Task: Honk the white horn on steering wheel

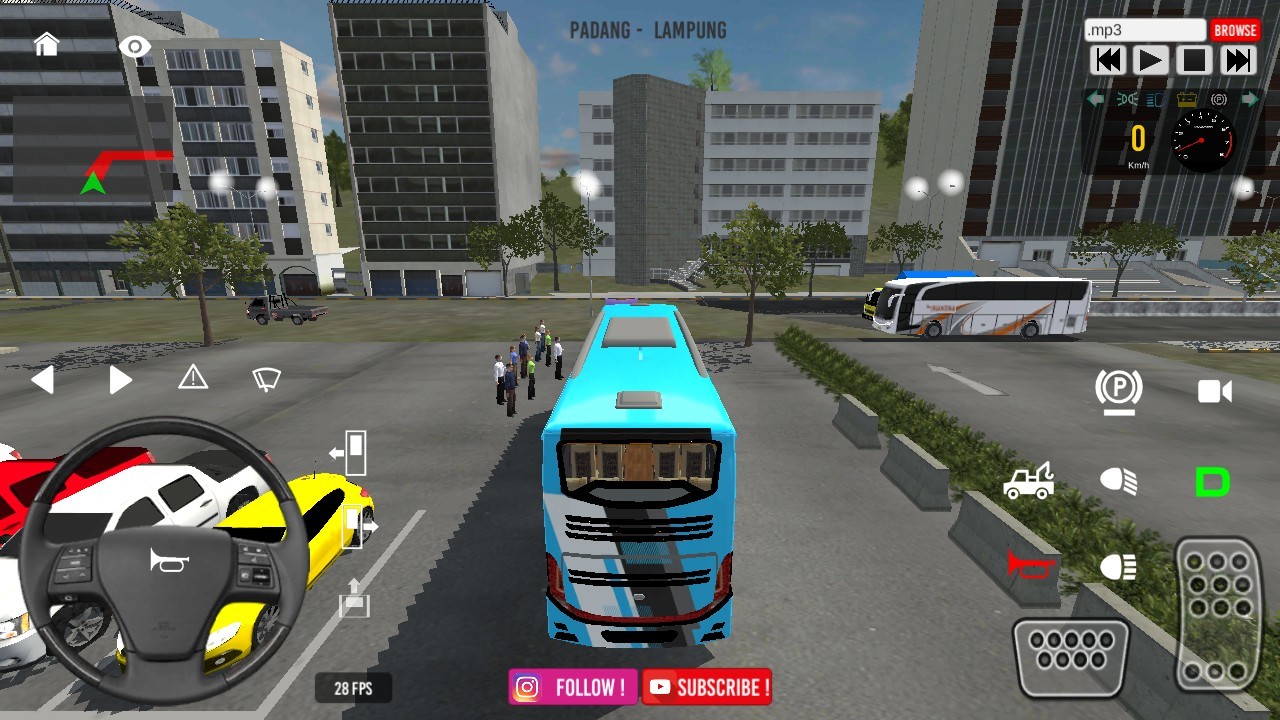Action: 168,562
